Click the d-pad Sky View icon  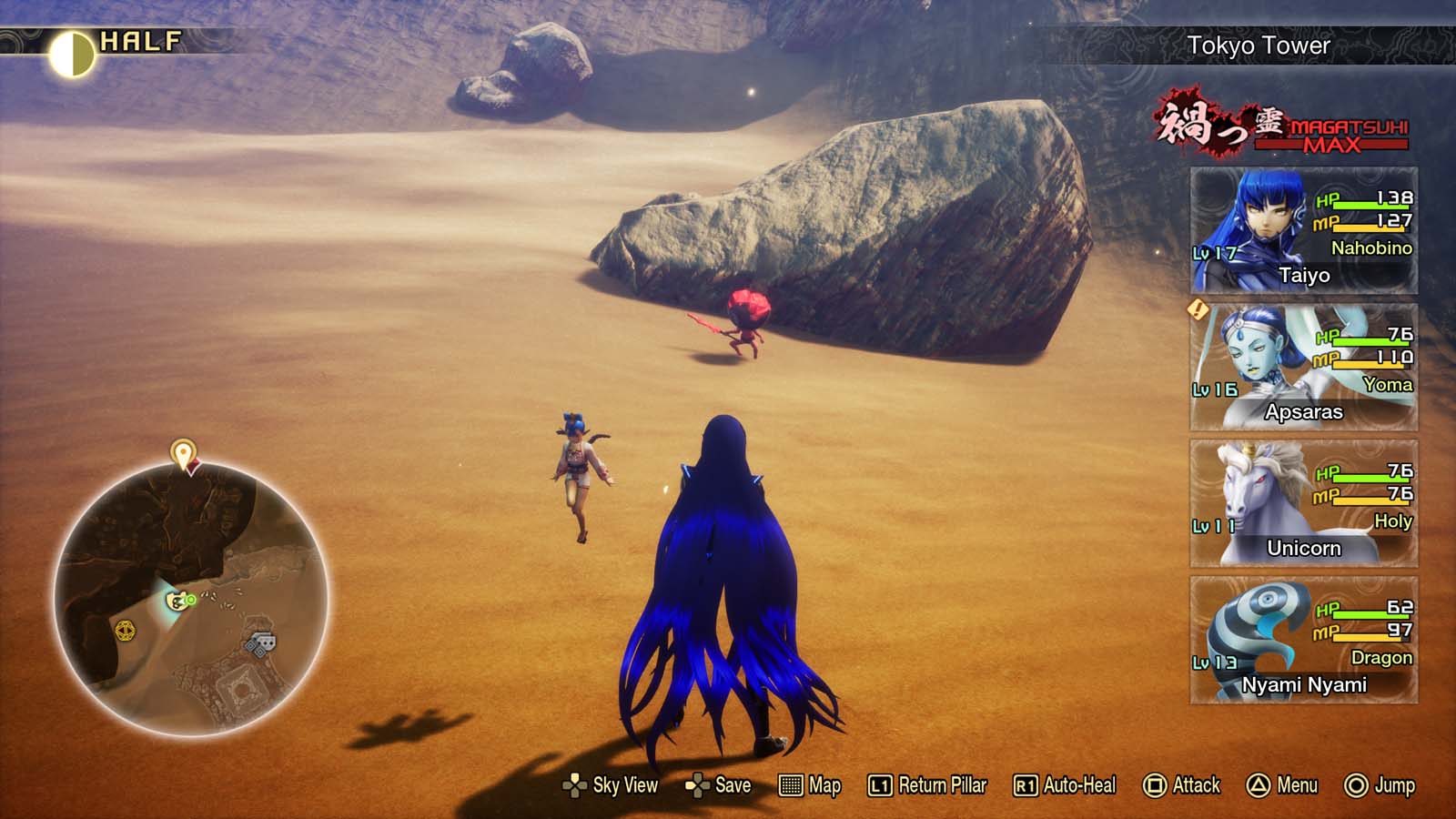click(x=574, y=784)
